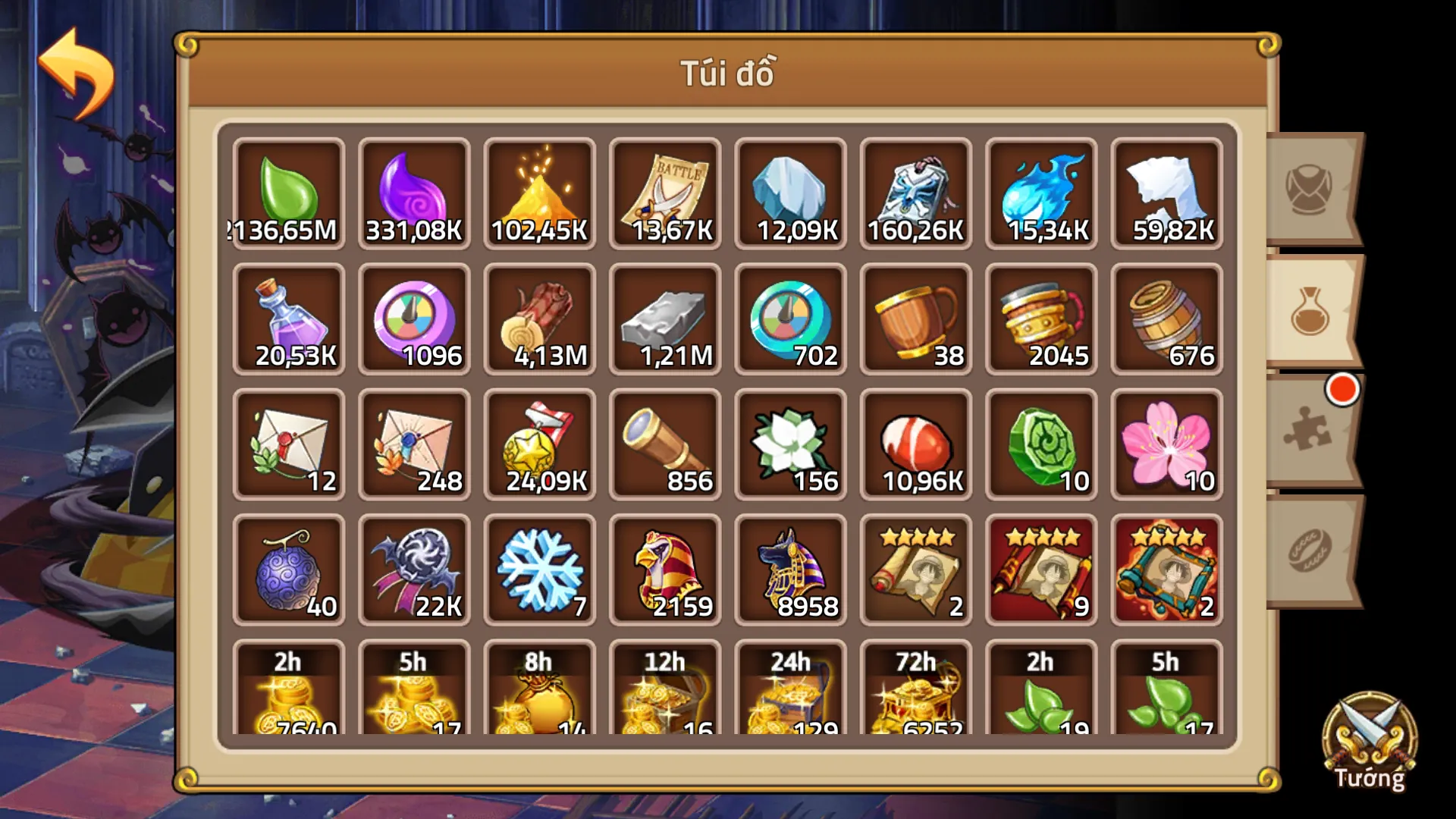Select the white magnolia flower item

click(791, 444)
